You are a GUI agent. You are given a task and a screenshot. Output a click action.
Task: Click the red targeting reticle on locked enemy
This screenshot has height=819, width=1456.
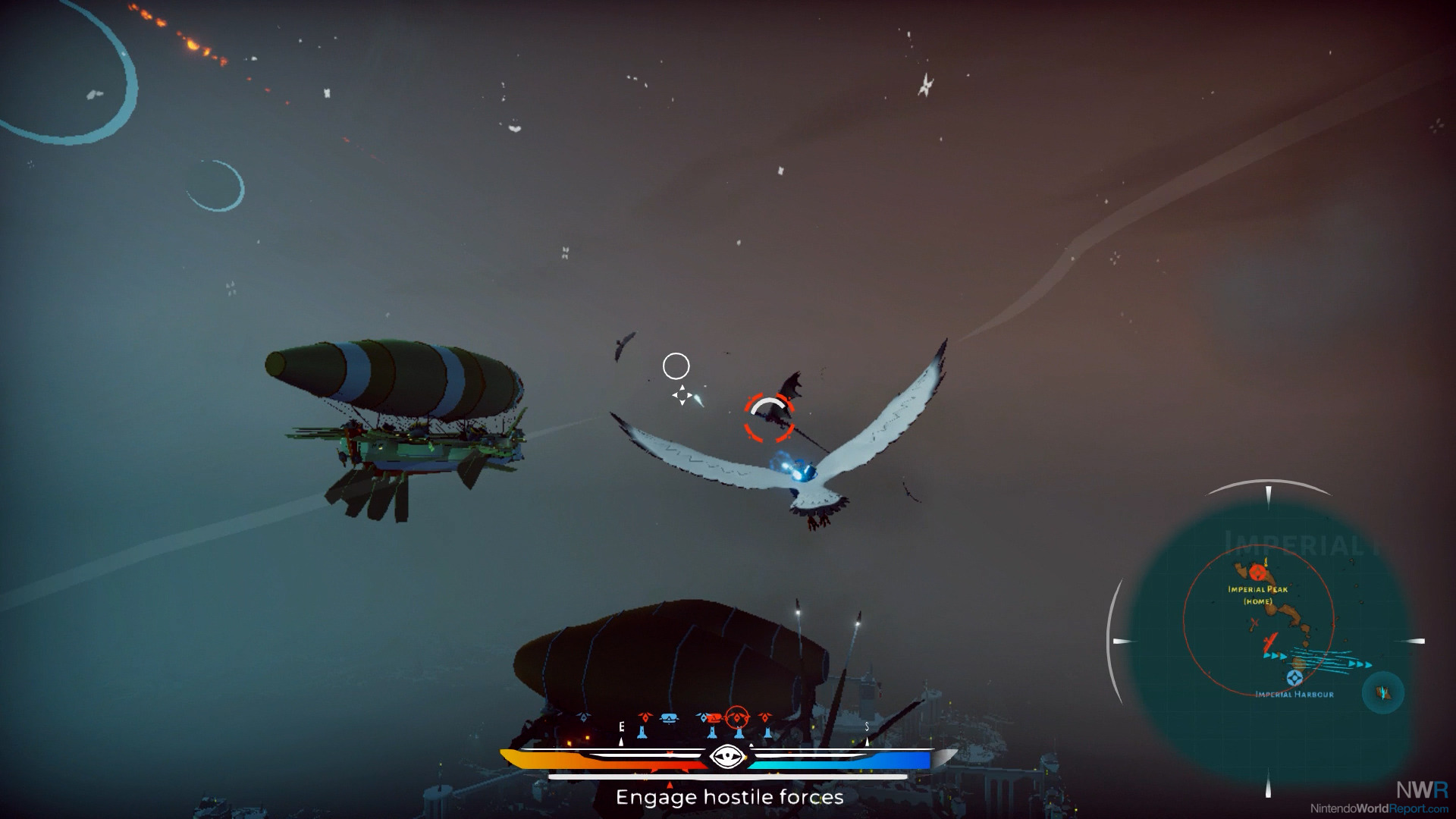click(x=770, y=418)
